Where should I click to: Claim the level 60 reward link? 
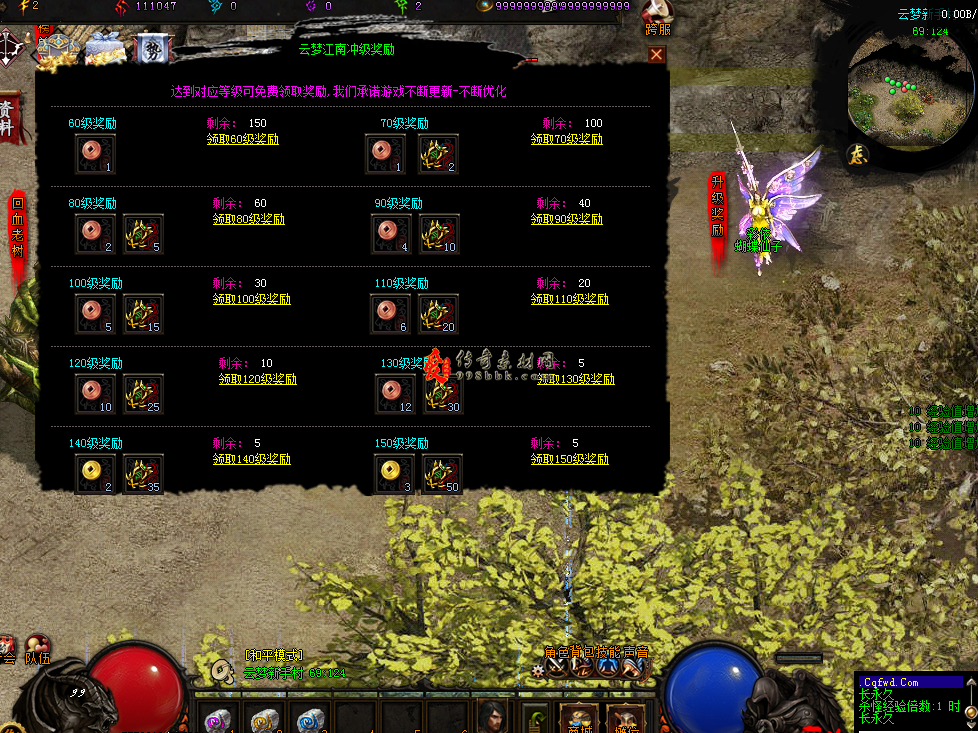point(243,139)
